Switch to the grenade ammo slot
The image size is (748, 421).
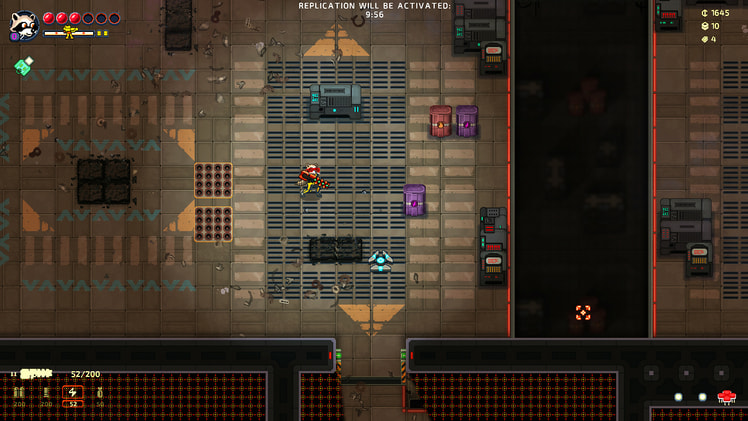pos(99,393)
